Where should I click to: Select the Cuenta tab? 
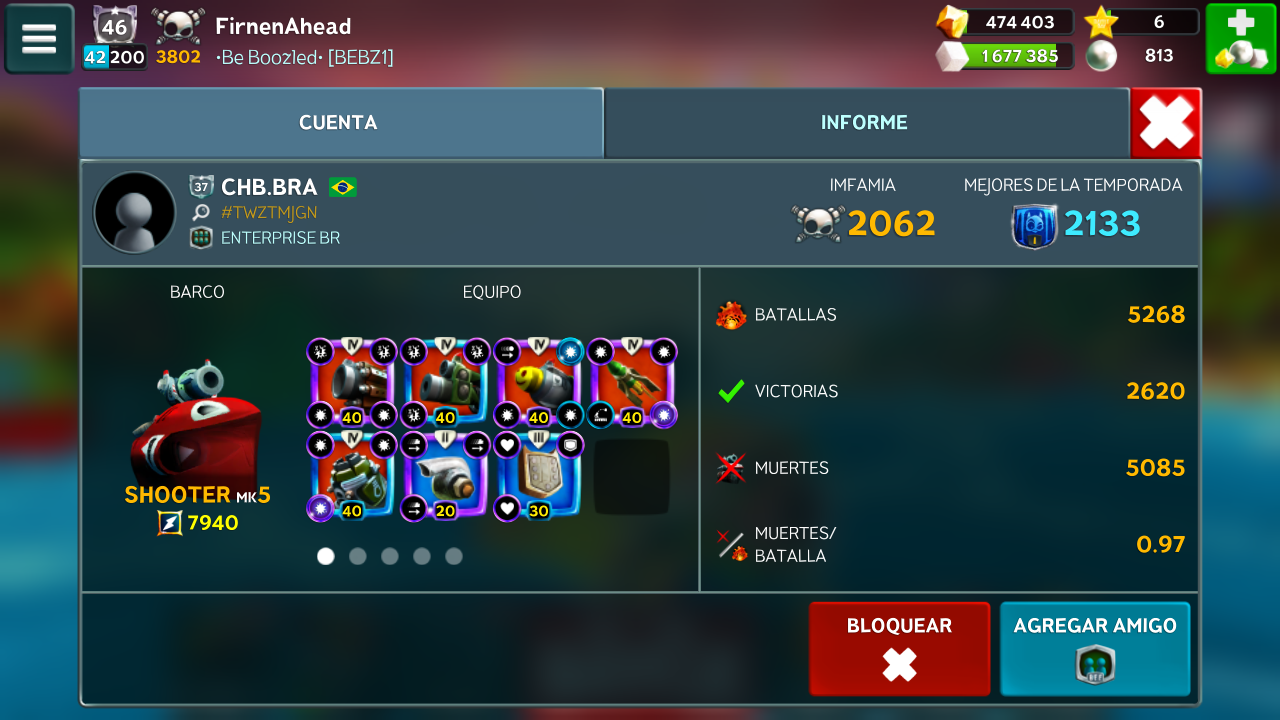[338, 123]
